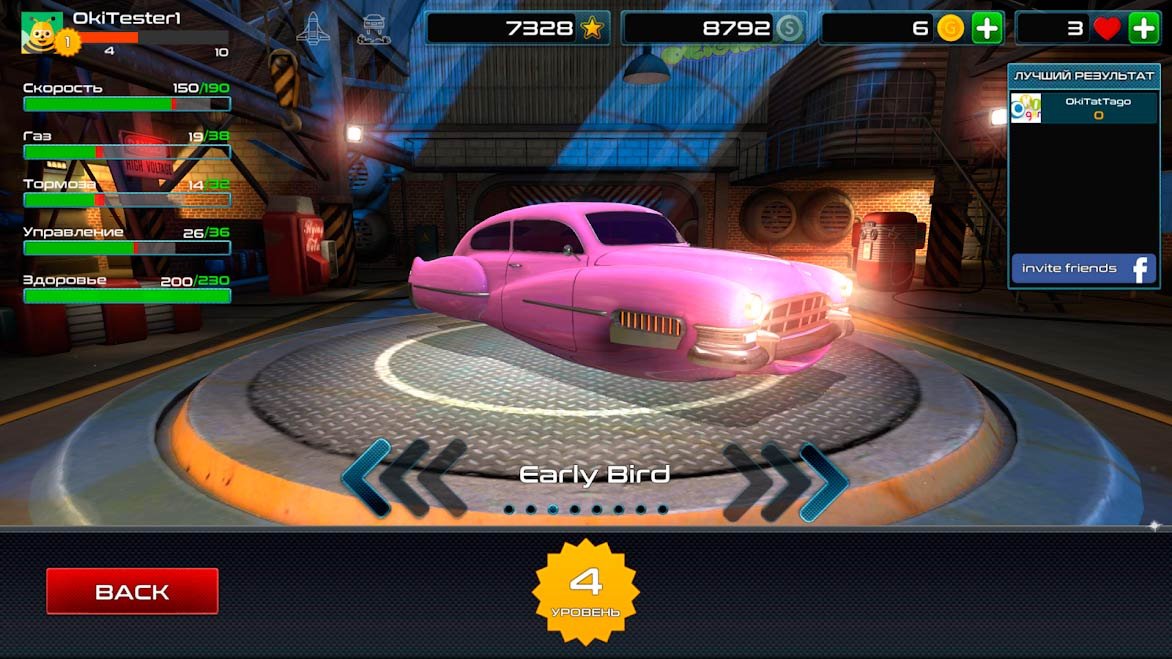Image resolution: width=1172 pixels, height=659 pixels.
Task: Open the OkiTester1 player profile avatar
Action: [42, 32]
